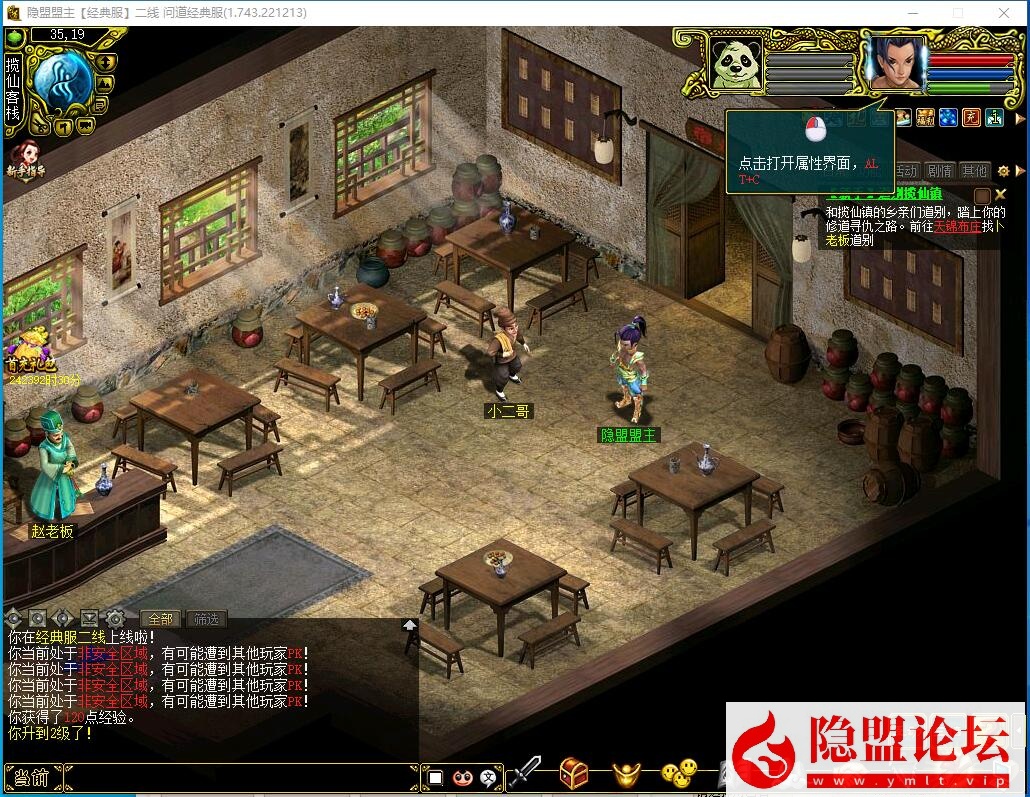
Task: Click the panda pet portrait
Action: click(736, 63)
